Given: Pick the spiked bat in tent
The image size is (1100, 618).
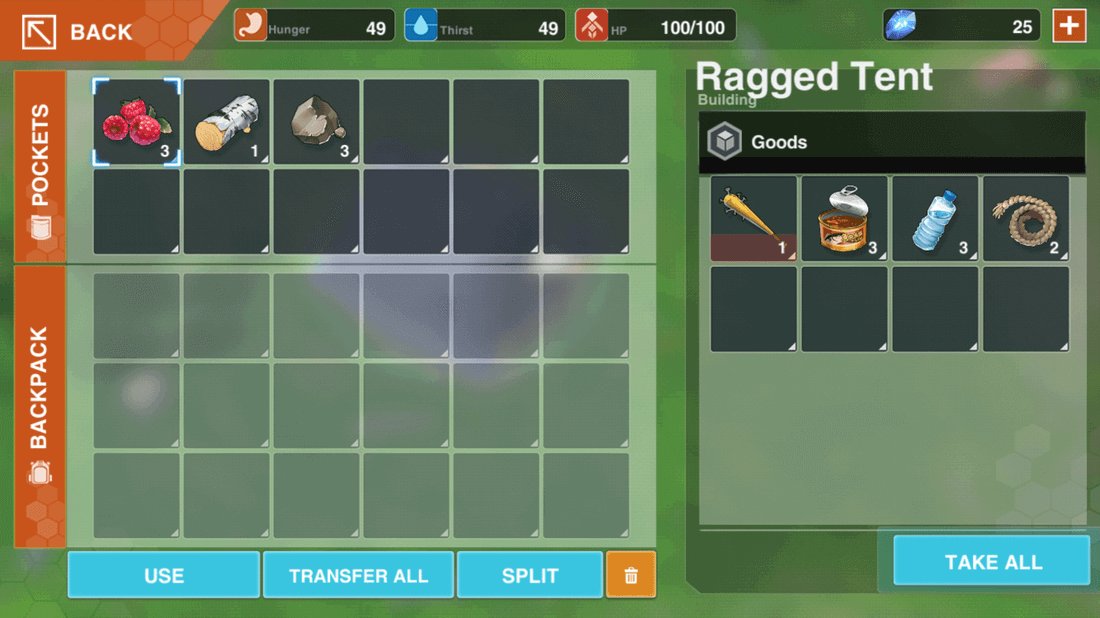Looking at the screenshot, I should coord(754,219).
